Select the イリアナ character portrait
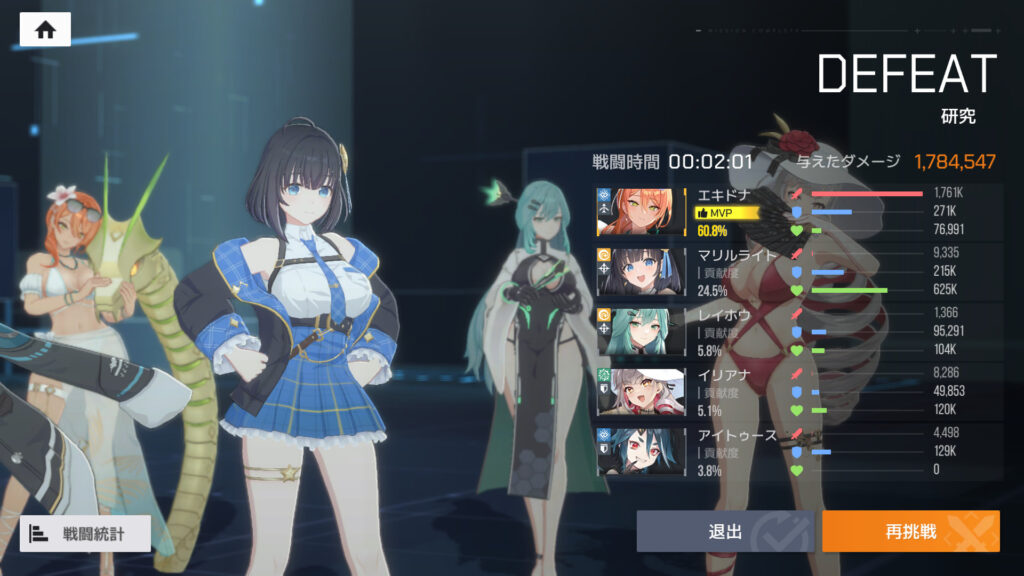Image resolution: width=1024 pixels, height=576 pixels. click(x=640, y=391)
